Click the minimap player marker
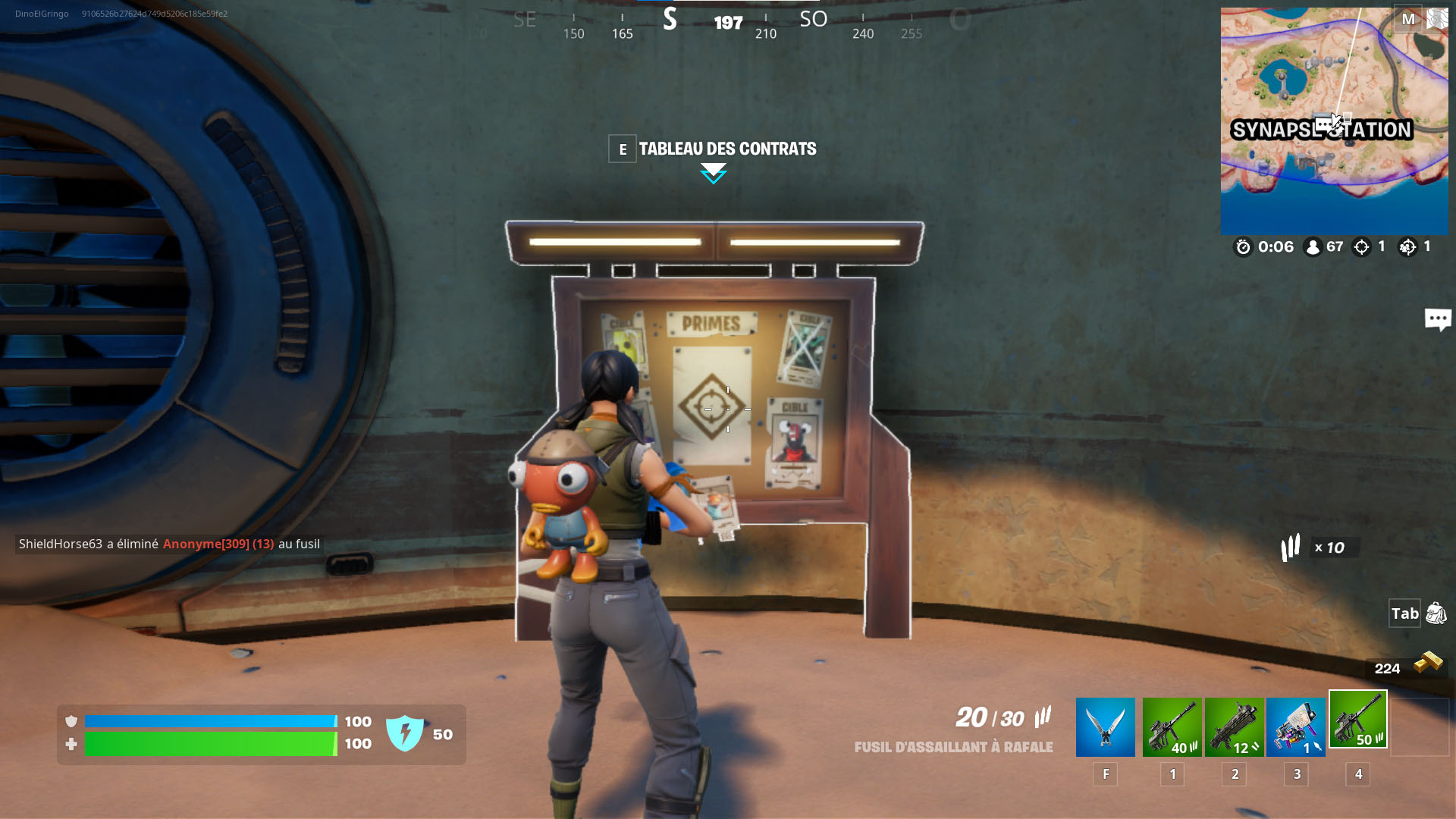Screen dimensions: 1456x819 tap(1336, 121)
